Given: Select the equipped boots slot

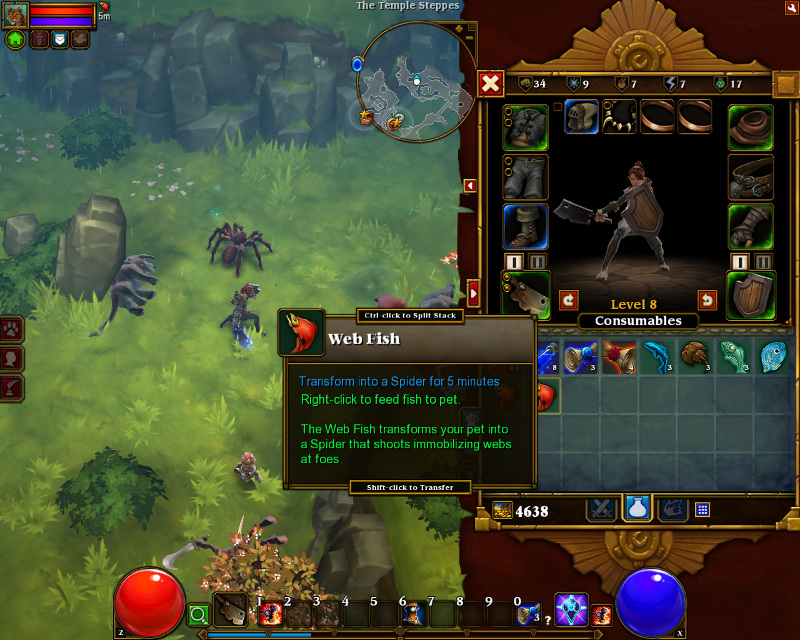Looking at the screenshot, I should coord(525,227).
